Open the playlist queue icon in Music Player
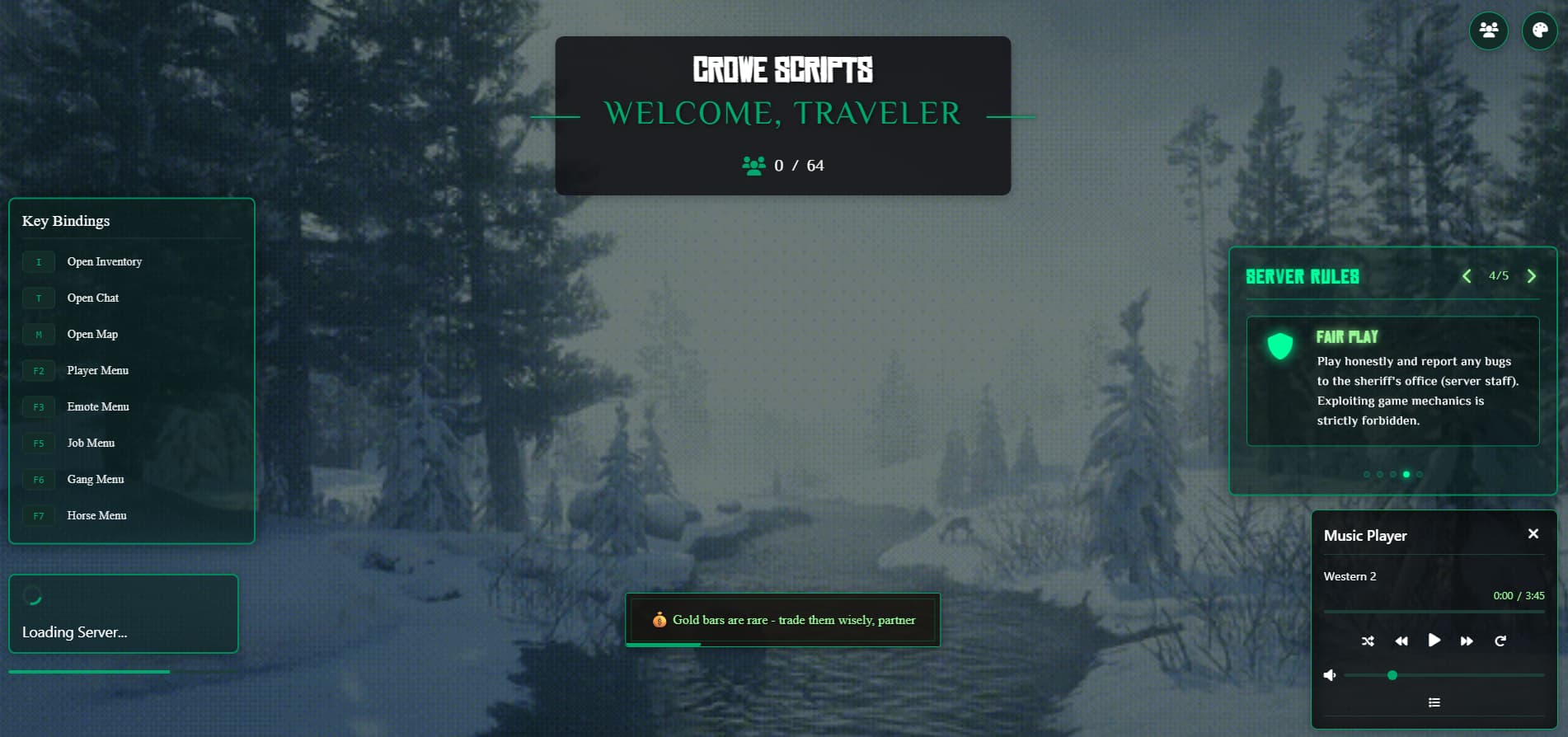The height and width of the screenshot is (737, 1568). (1434, 702)
